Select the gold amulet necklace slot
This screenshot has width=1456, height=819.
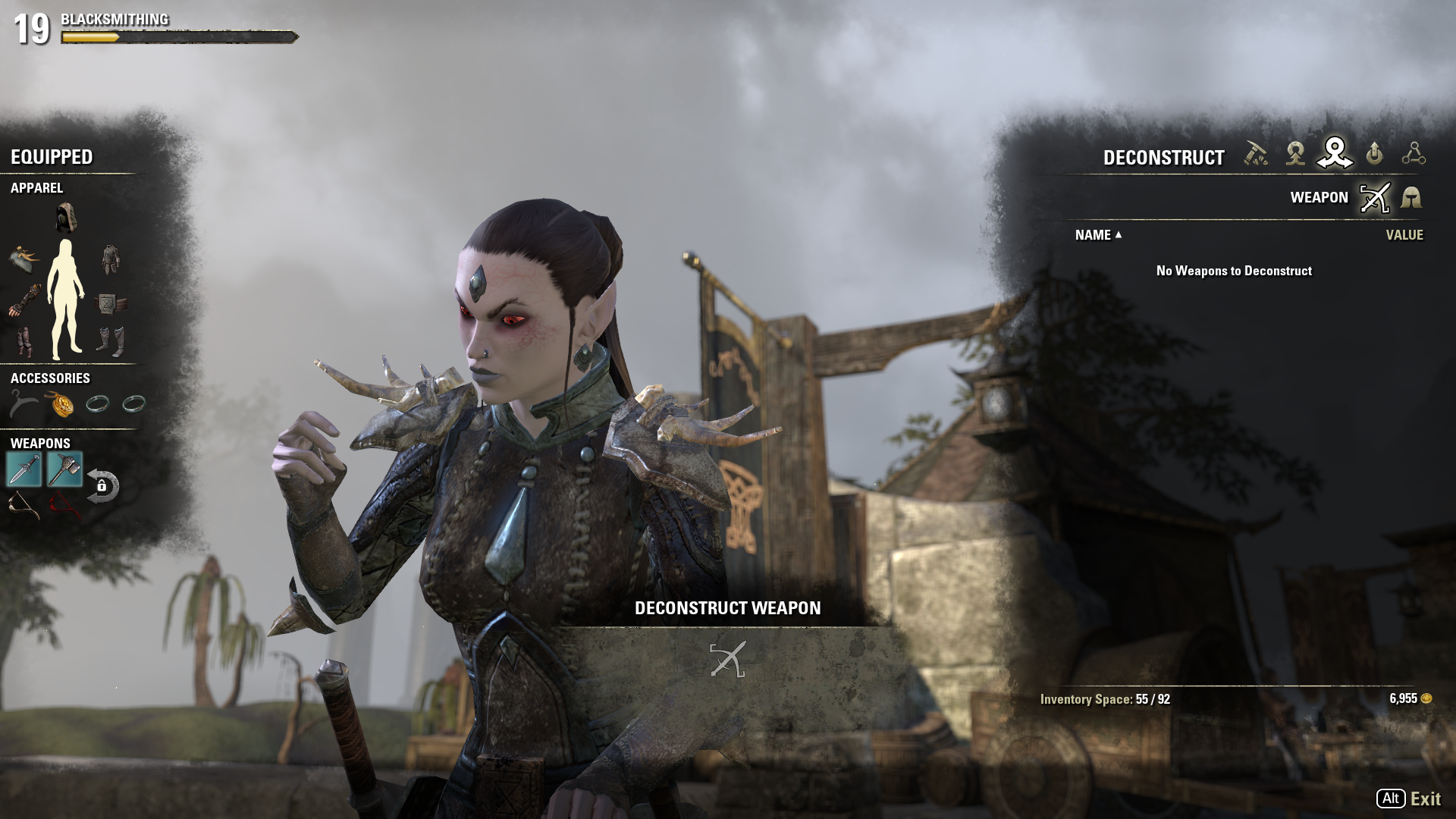tap(61, 405)
